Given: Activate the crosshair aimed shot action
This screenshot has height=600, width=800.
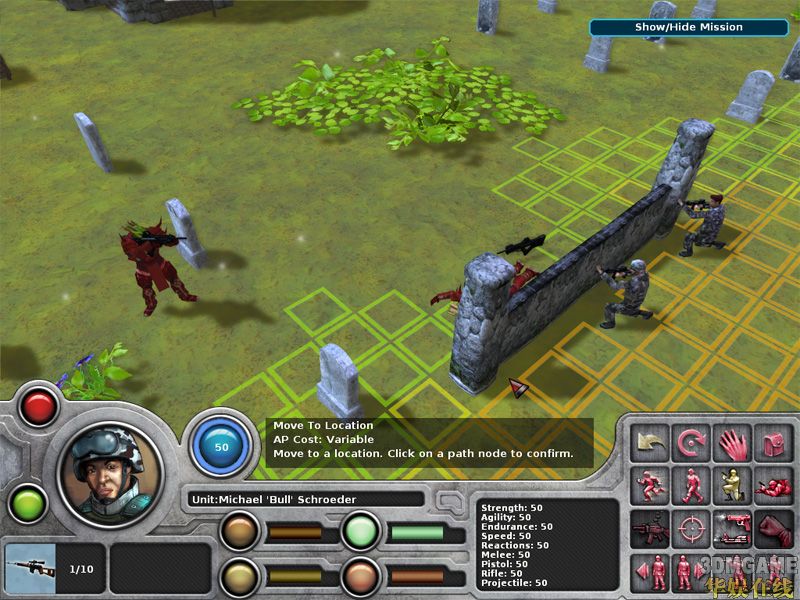Looking at the screenshot, I should point(692,527).
